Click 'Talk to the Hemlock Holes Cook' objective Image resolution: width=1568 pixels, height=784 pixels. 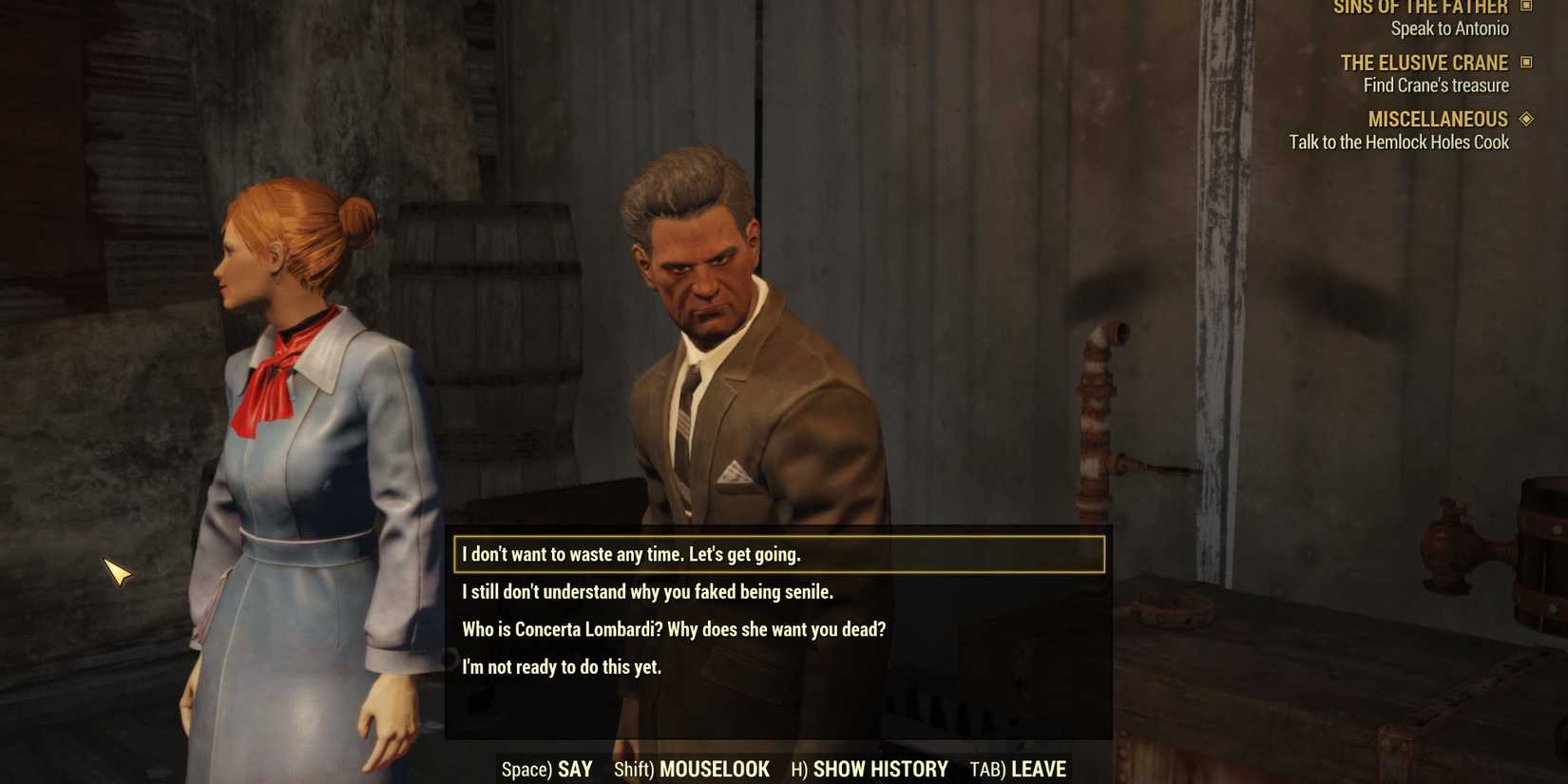[x=1401, y=142]
